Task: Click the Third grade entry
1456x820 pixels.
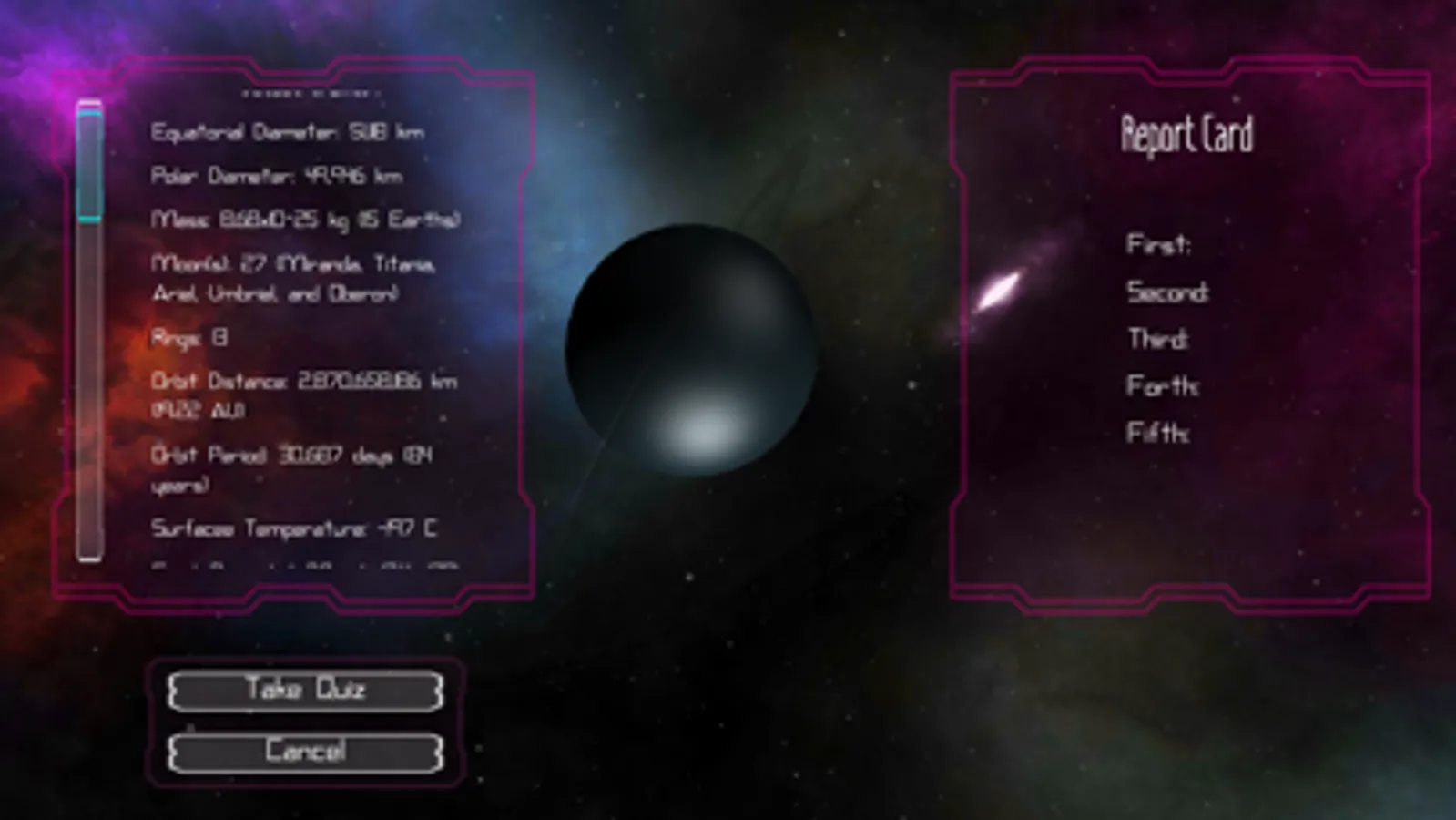Action: (1157, 340)
